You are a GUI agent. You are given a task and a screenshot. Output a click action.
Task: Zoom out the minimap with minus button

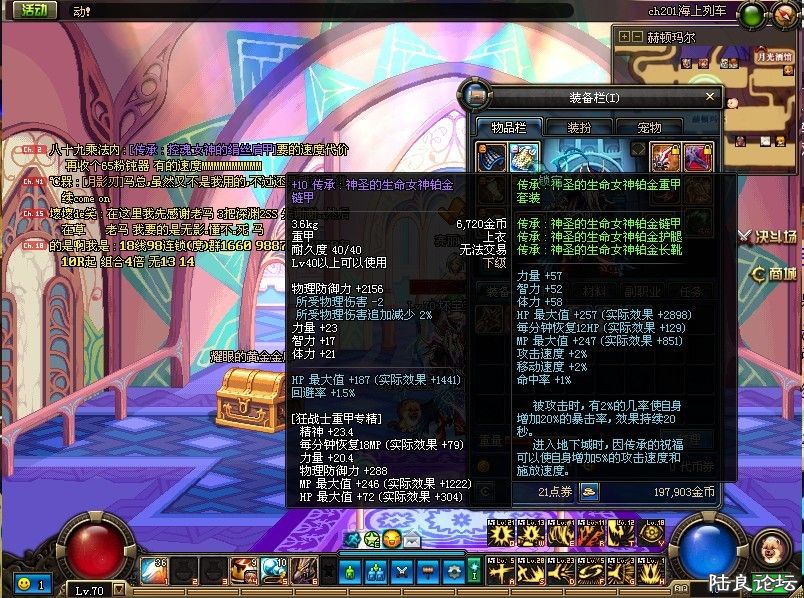(637, 37)
